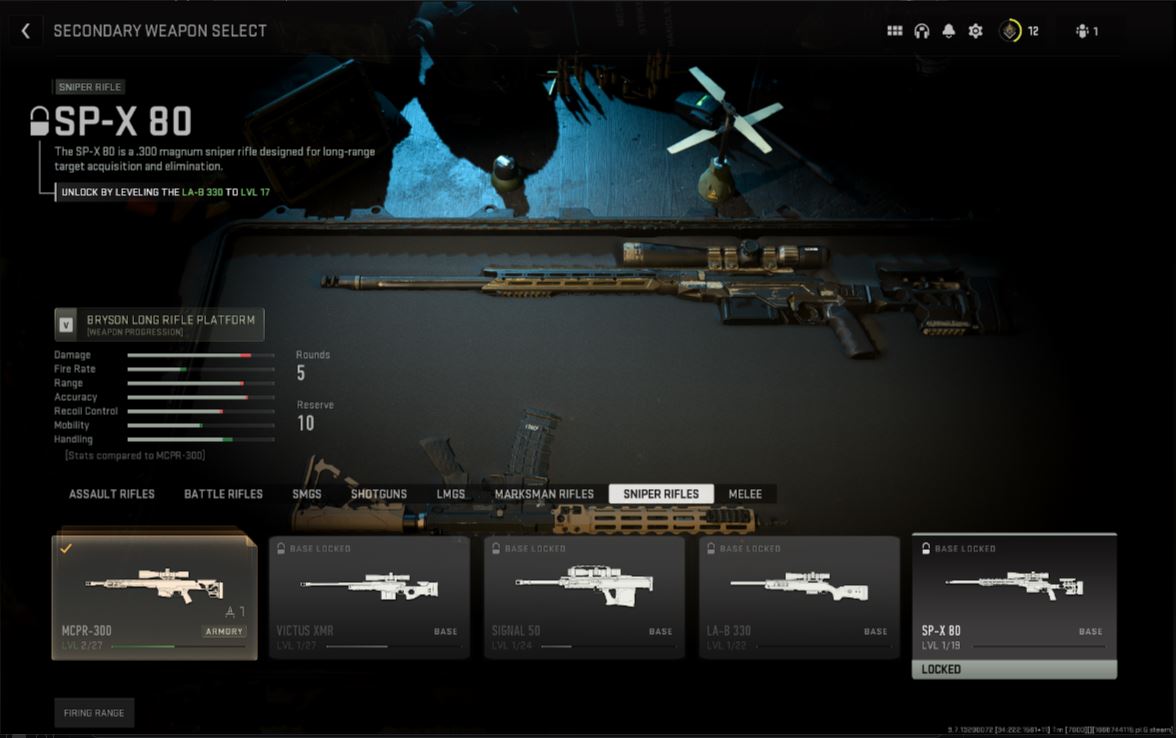Image resolution: width=1176 pixels, height=738 pixels.
Task: Switch to the SMGs tab
Action: 306,494
